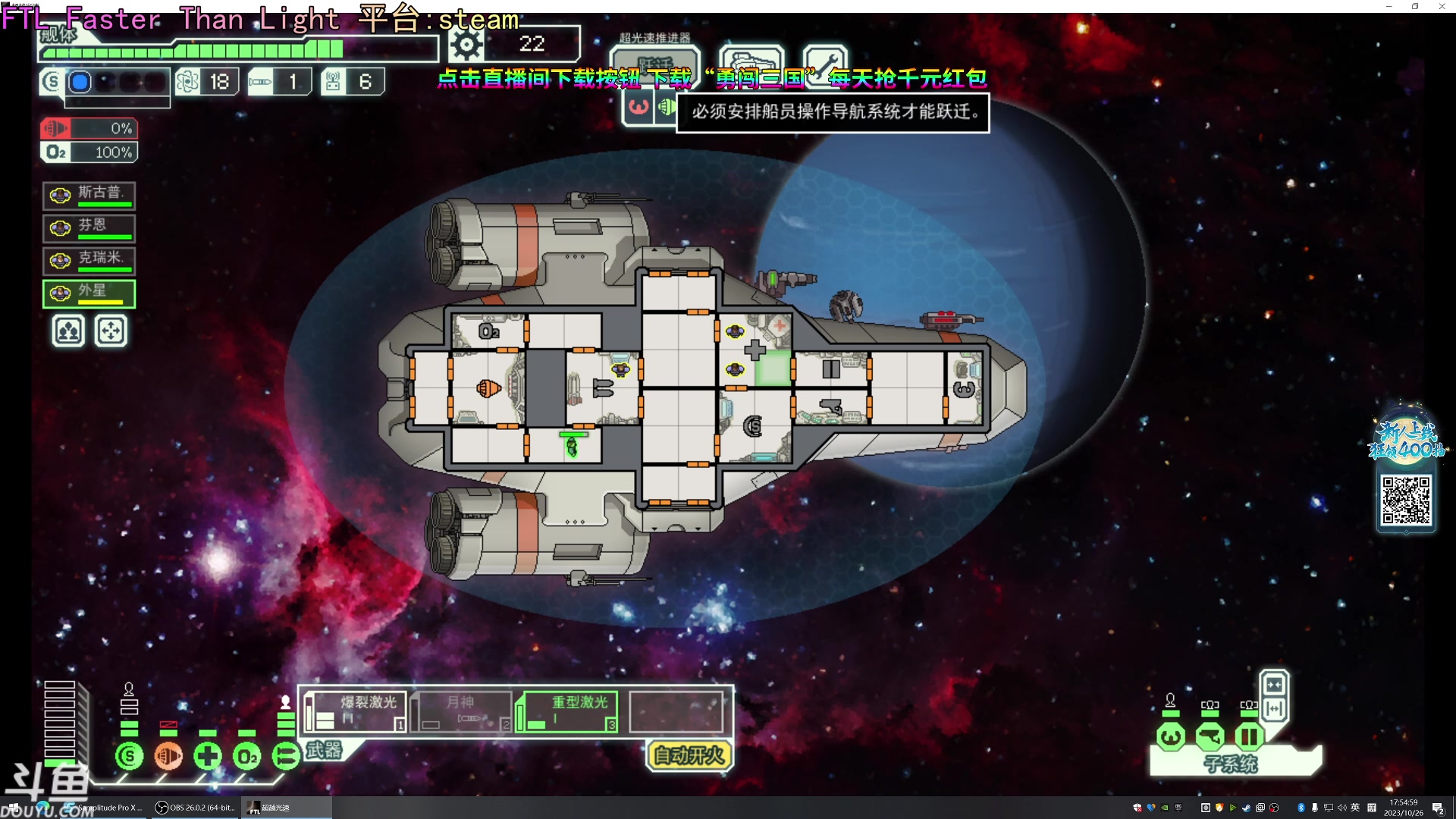Click the O2 oxygen system icon

(x=247, y=756)
